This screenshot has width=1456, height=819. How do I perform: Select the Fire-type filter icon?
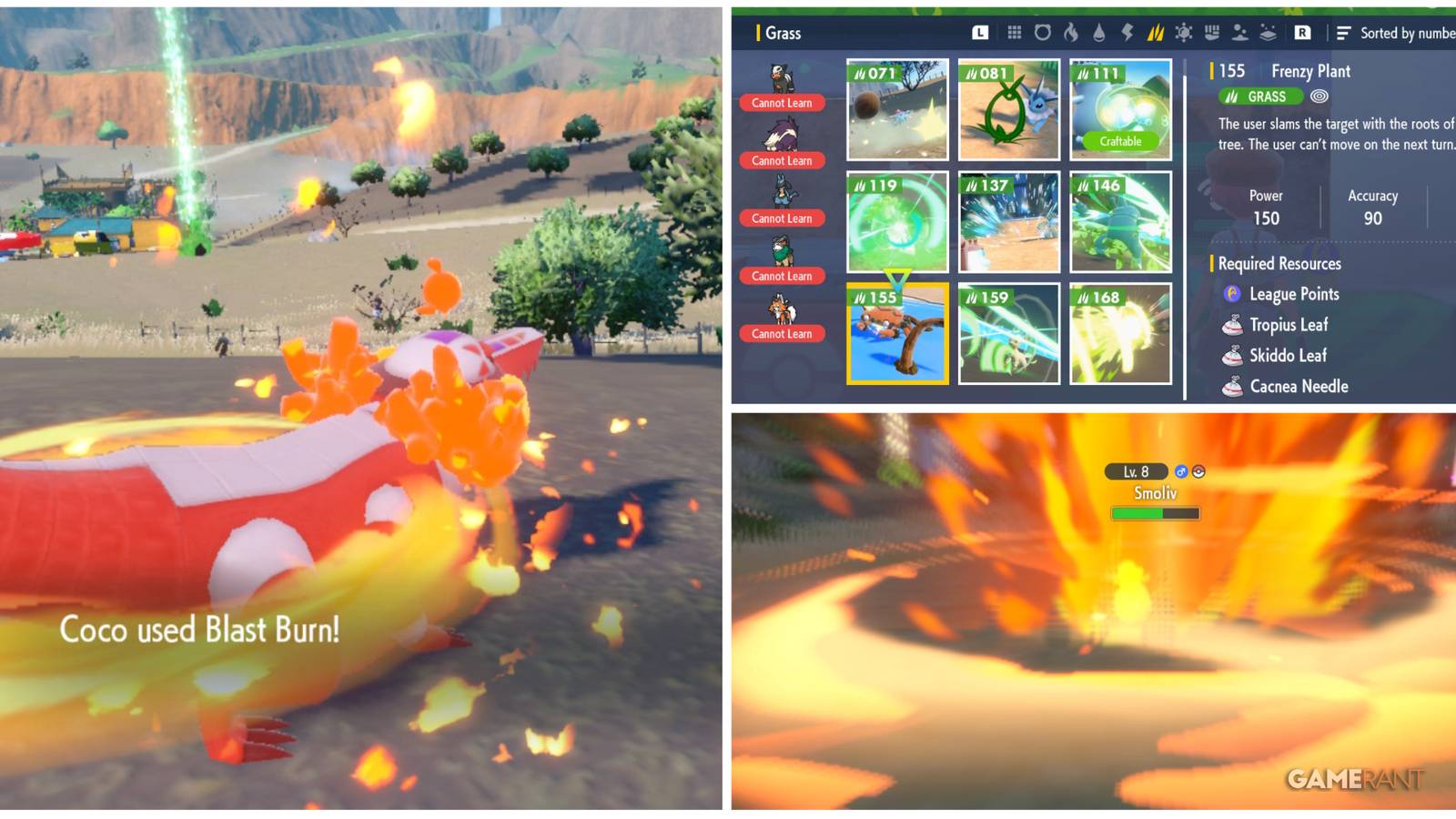point(1071,34)
